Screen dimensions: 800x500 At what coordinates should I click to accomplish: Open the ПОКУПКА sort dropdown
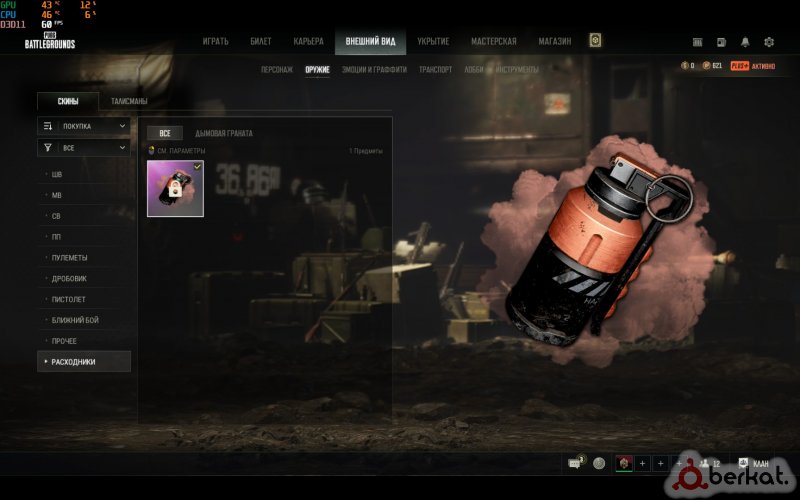pyautogui.click(x=84, y=126)
